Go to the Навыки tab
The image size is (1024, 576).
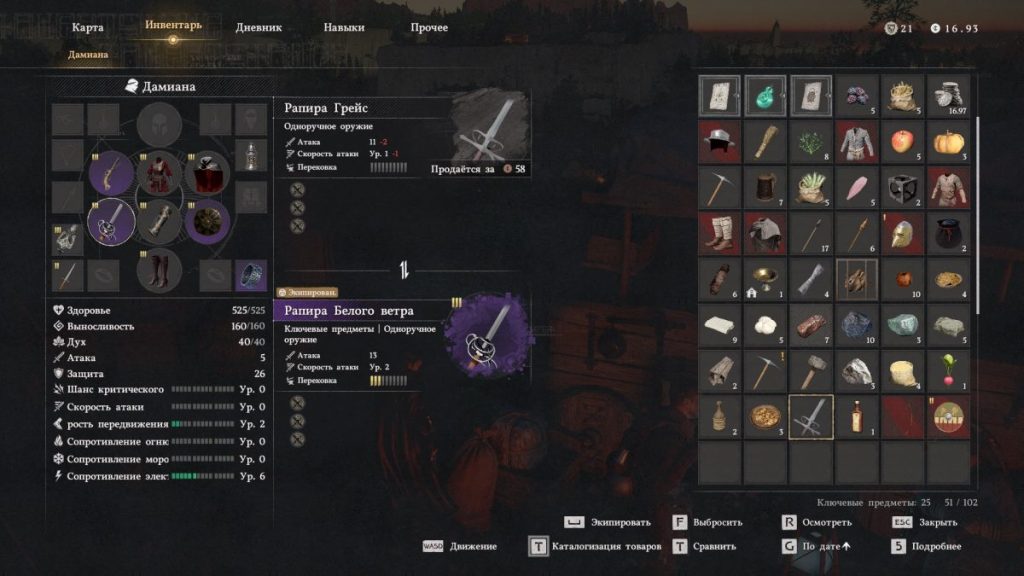344,28
